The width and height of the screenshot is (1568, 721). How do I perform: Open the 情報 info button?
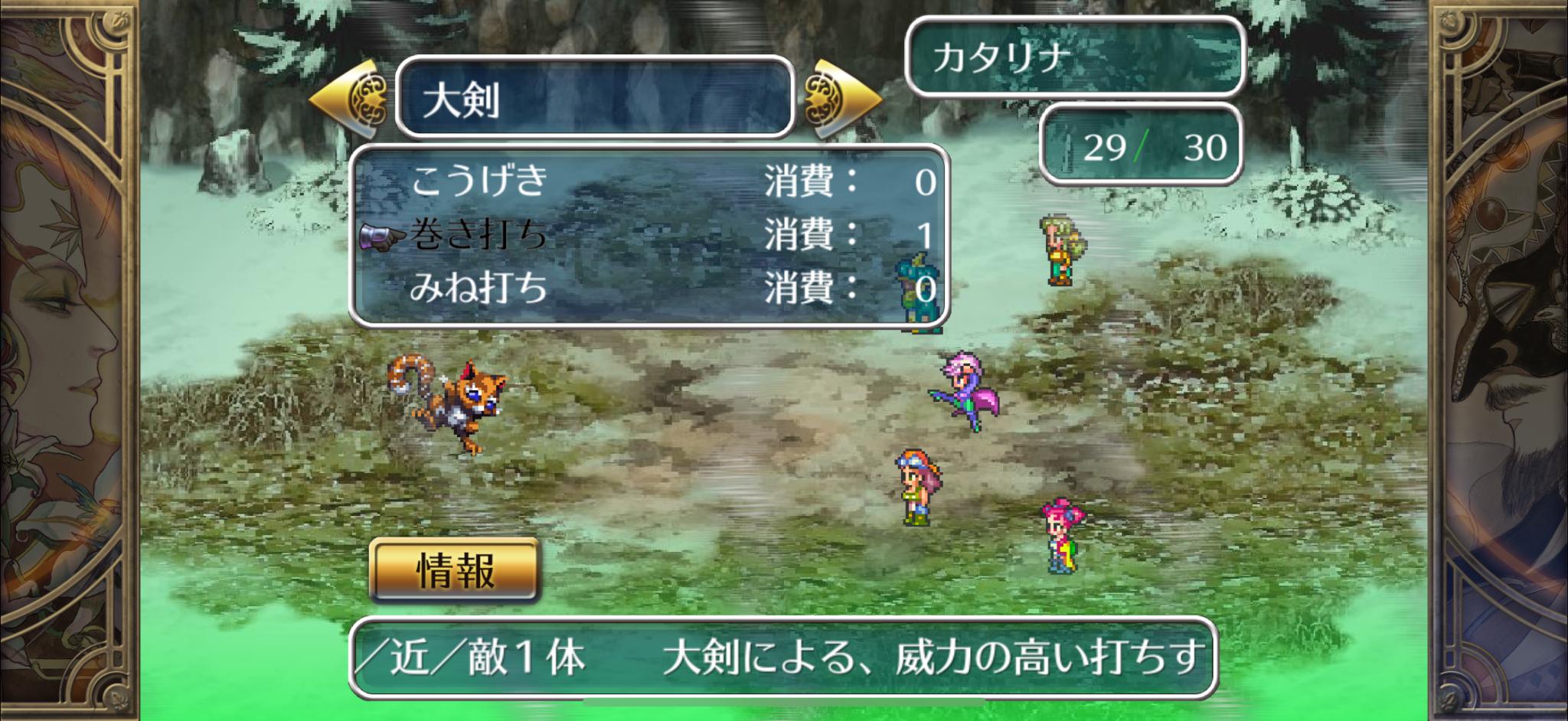[455, 570]
